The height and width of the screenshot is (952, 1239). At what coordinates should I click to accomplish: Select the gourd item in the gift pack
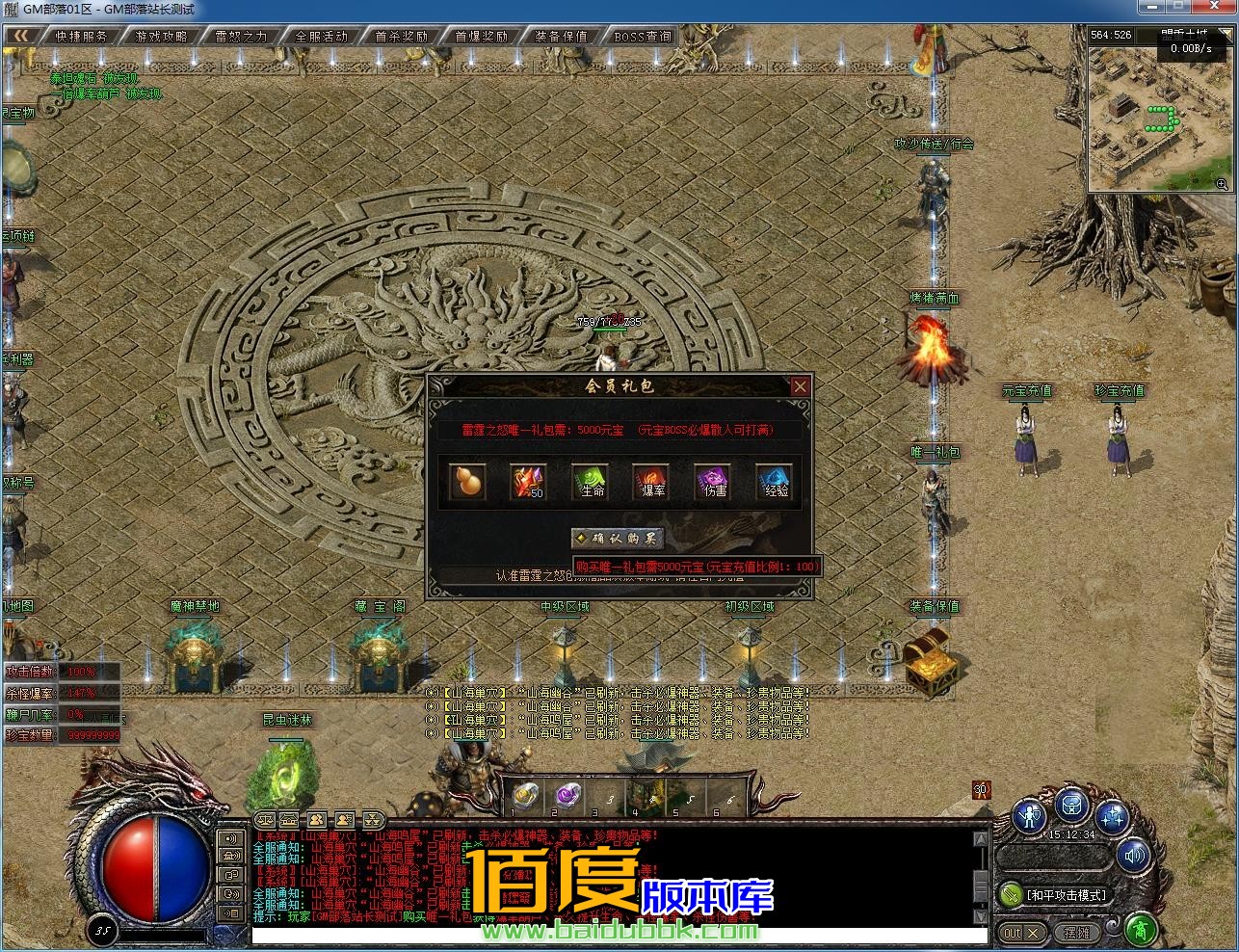coord(467,482)
